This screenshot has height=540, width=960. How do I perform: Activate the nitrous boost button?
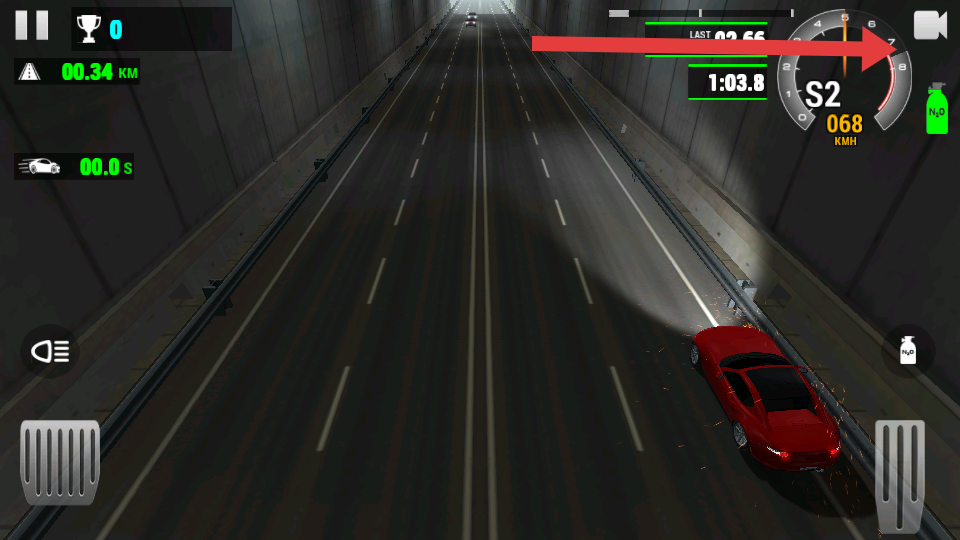coord(908,351)
